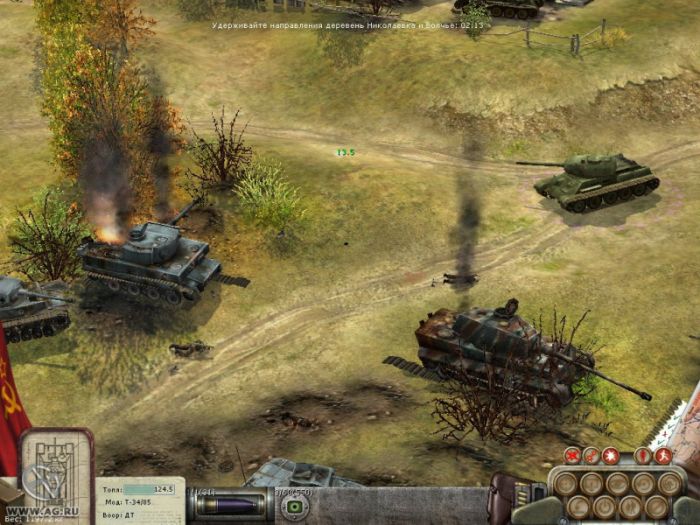Choose the red wrench order icon
The width and height of the screenshot is (700, 525).
[x=590, y=455]
